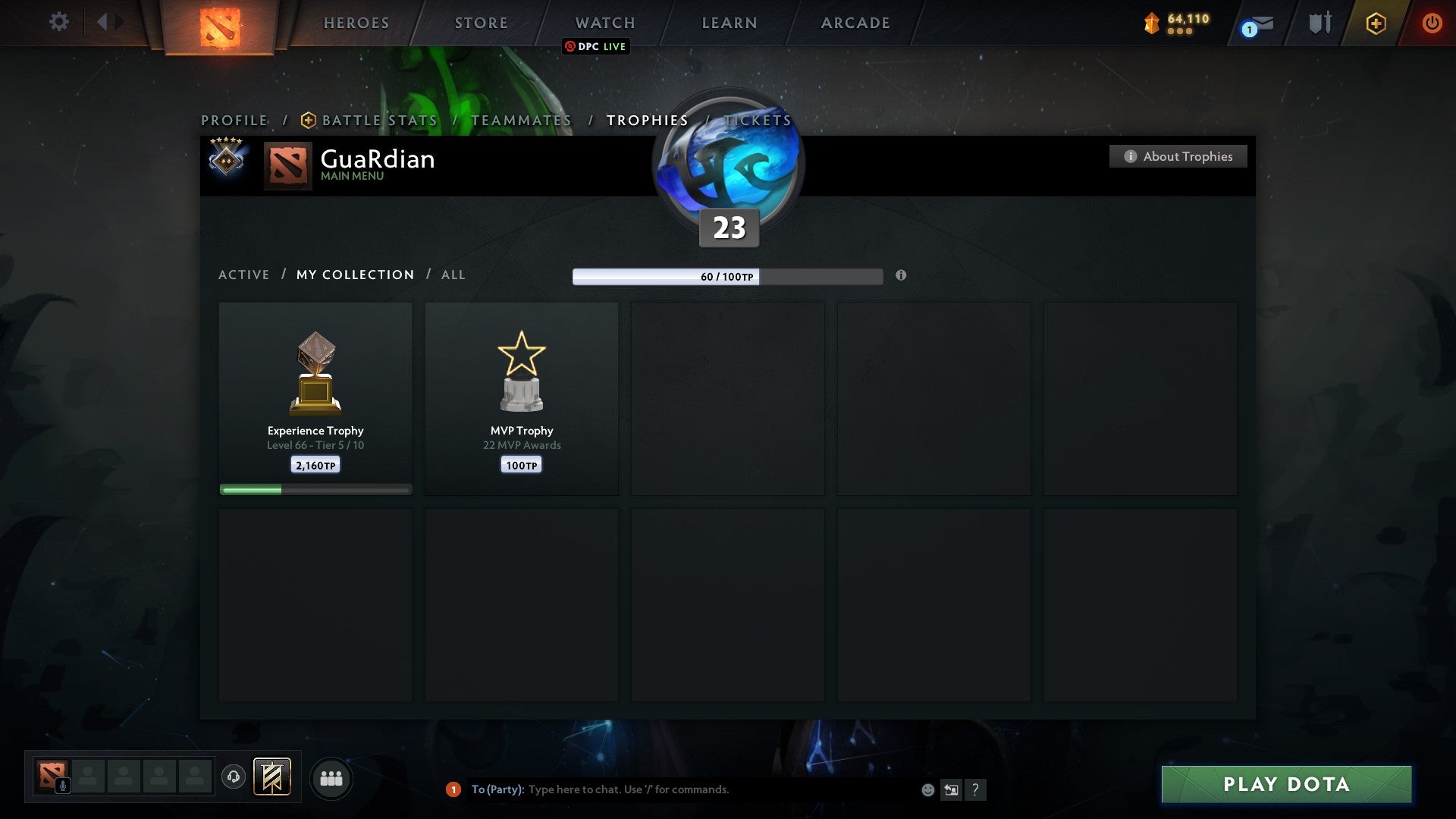
Task: Toggle voice chat with the headset icon
Action: (234, 778)
